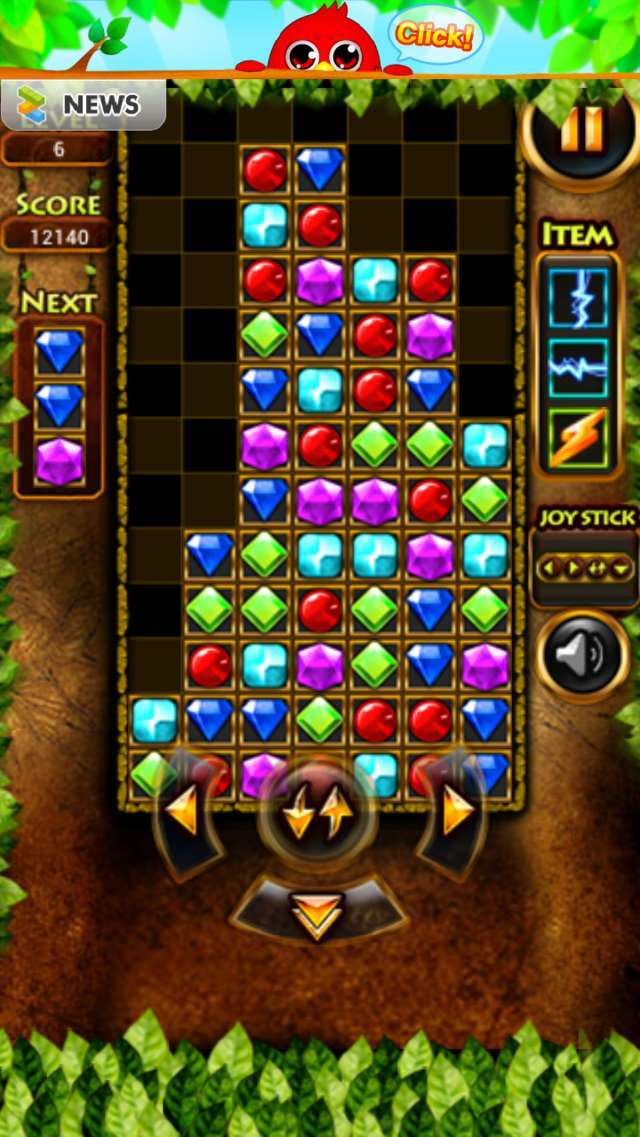Viewport: 640px width, 1137px height.
Task: Activate the orange lightning slash item
Action: 578,437
